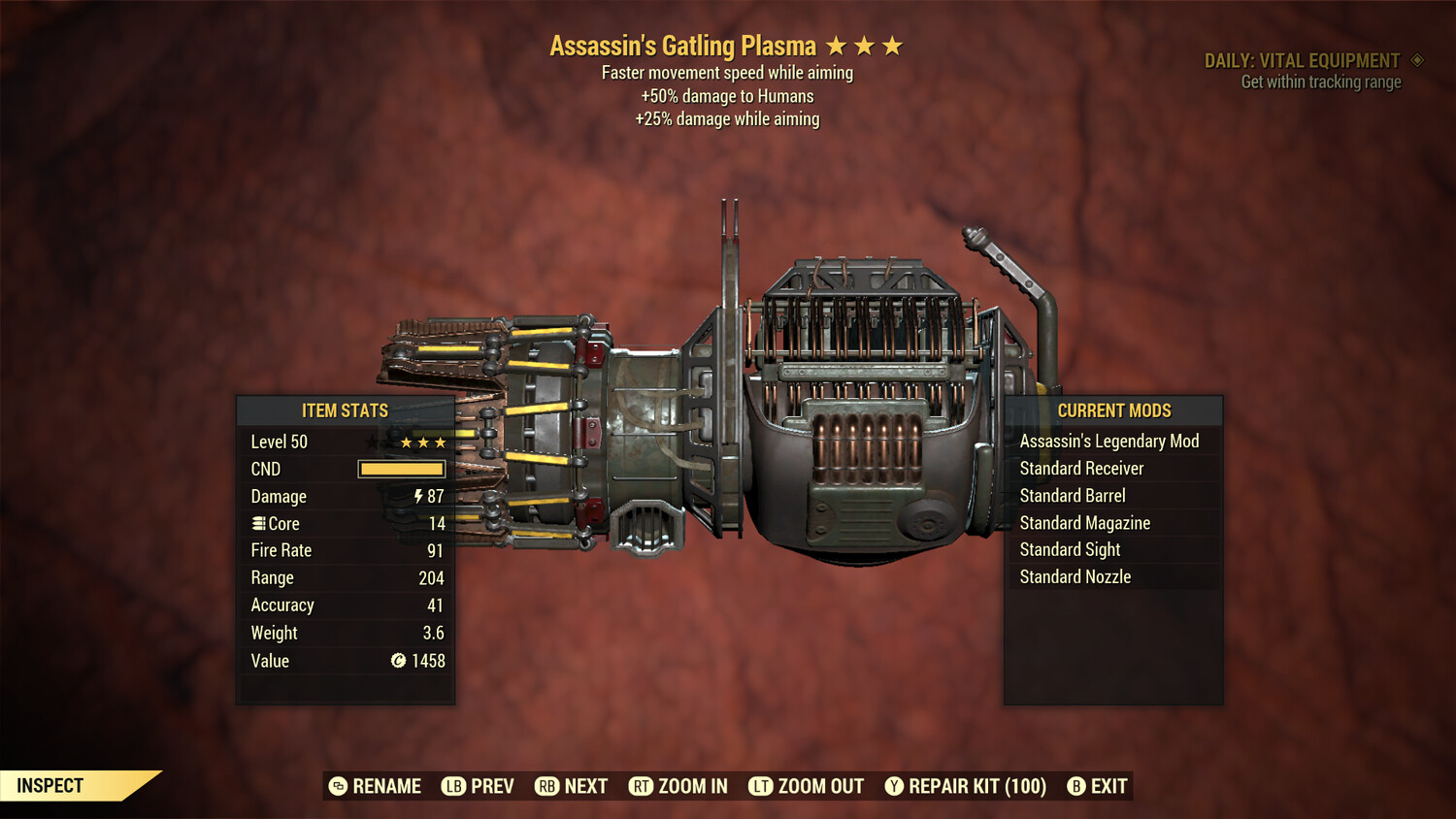Viewport: 1456px width, 819px height.
Task: Click Next to view the next item
Action: pos(587,786)
